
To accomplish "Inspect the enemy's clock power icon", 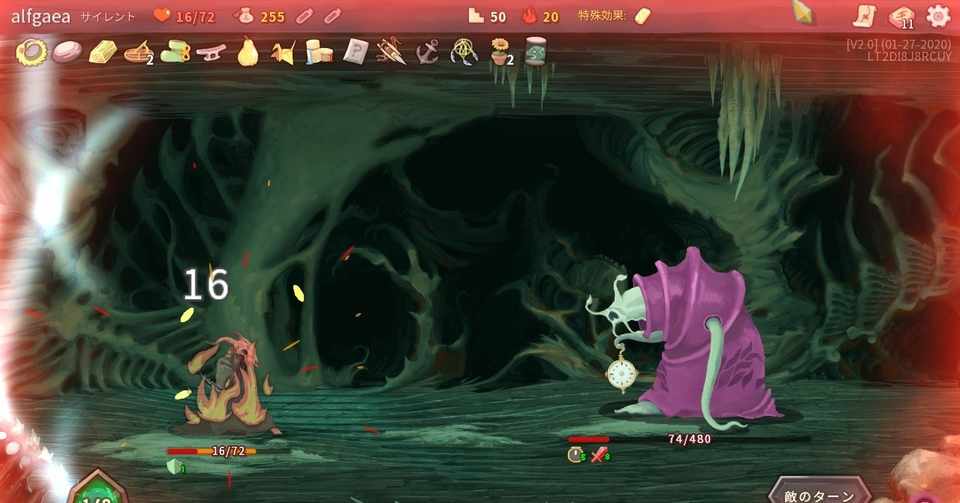I will pos(576,455).
